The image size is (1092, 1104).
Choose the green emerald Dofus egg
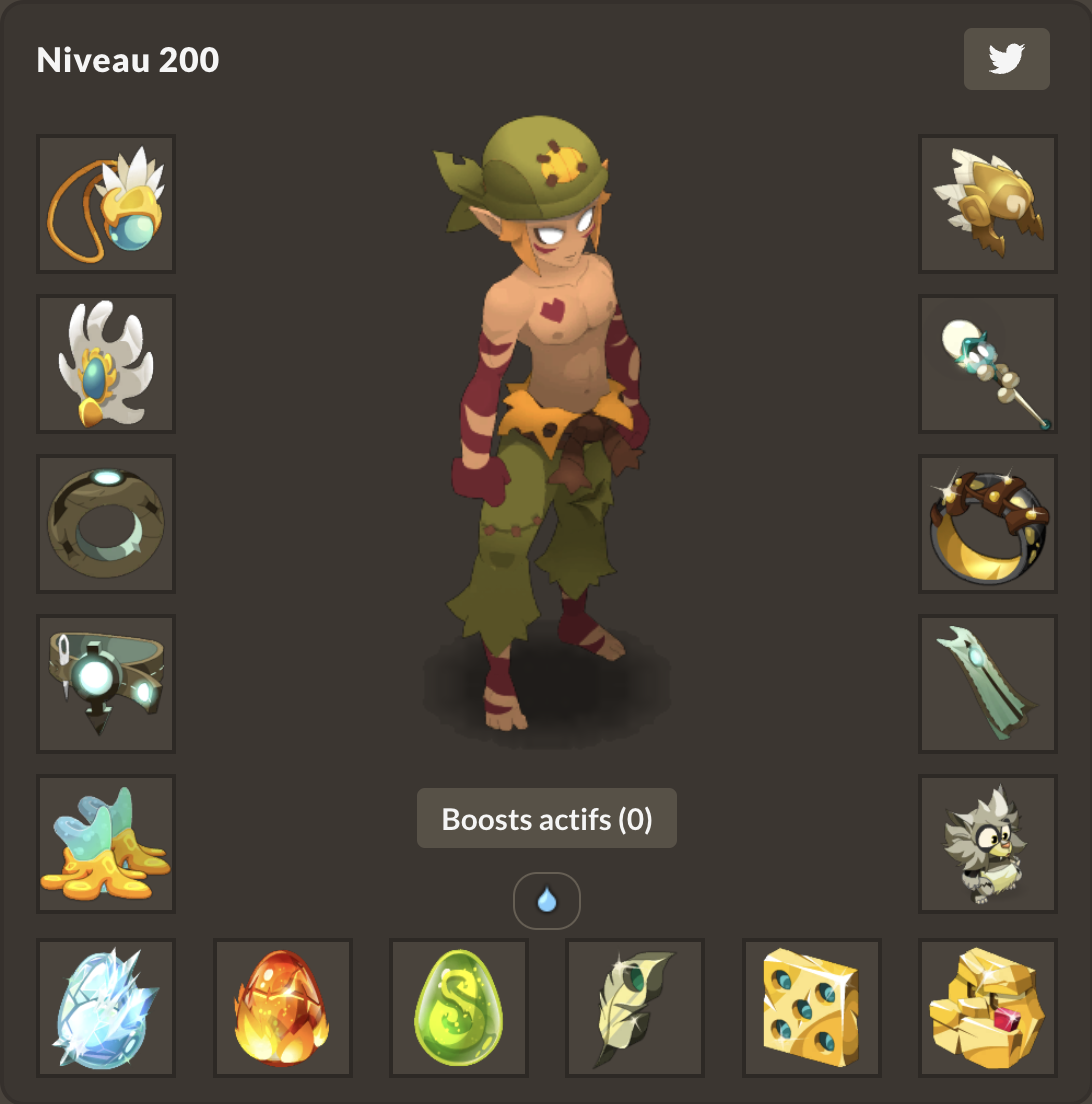tap(459, 1008)
